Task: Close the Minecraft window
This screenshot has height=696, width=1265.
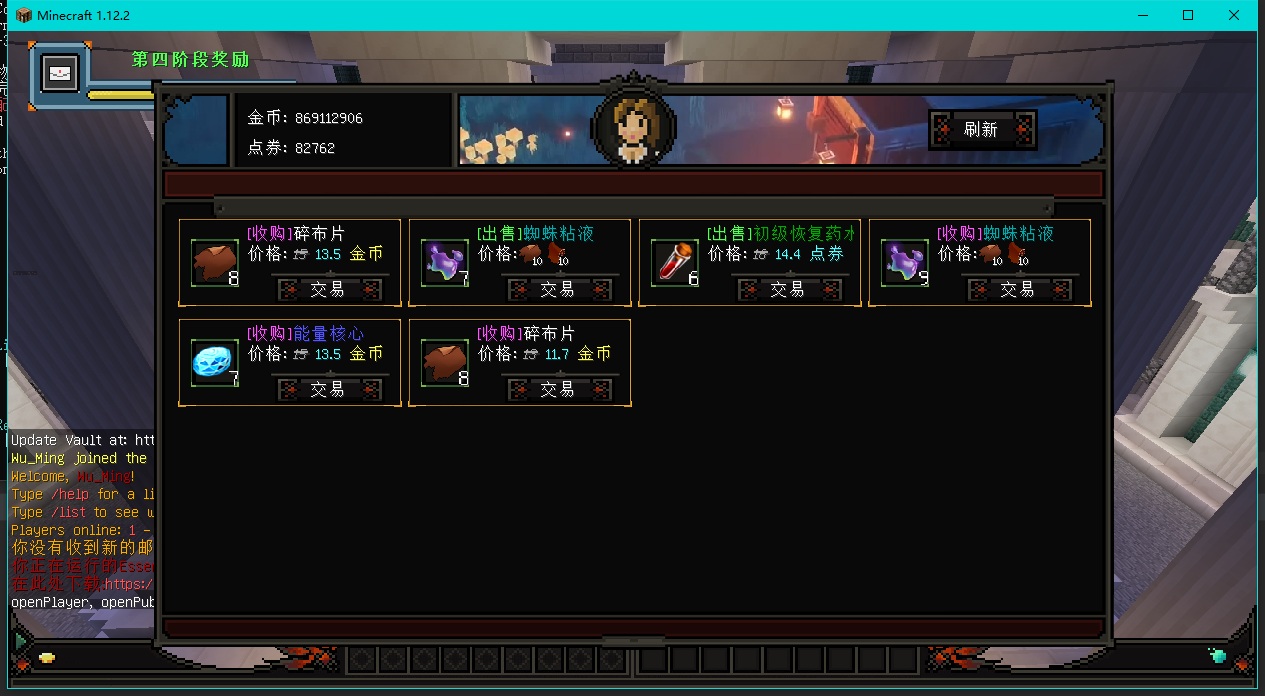Action: click(1234, 15)
